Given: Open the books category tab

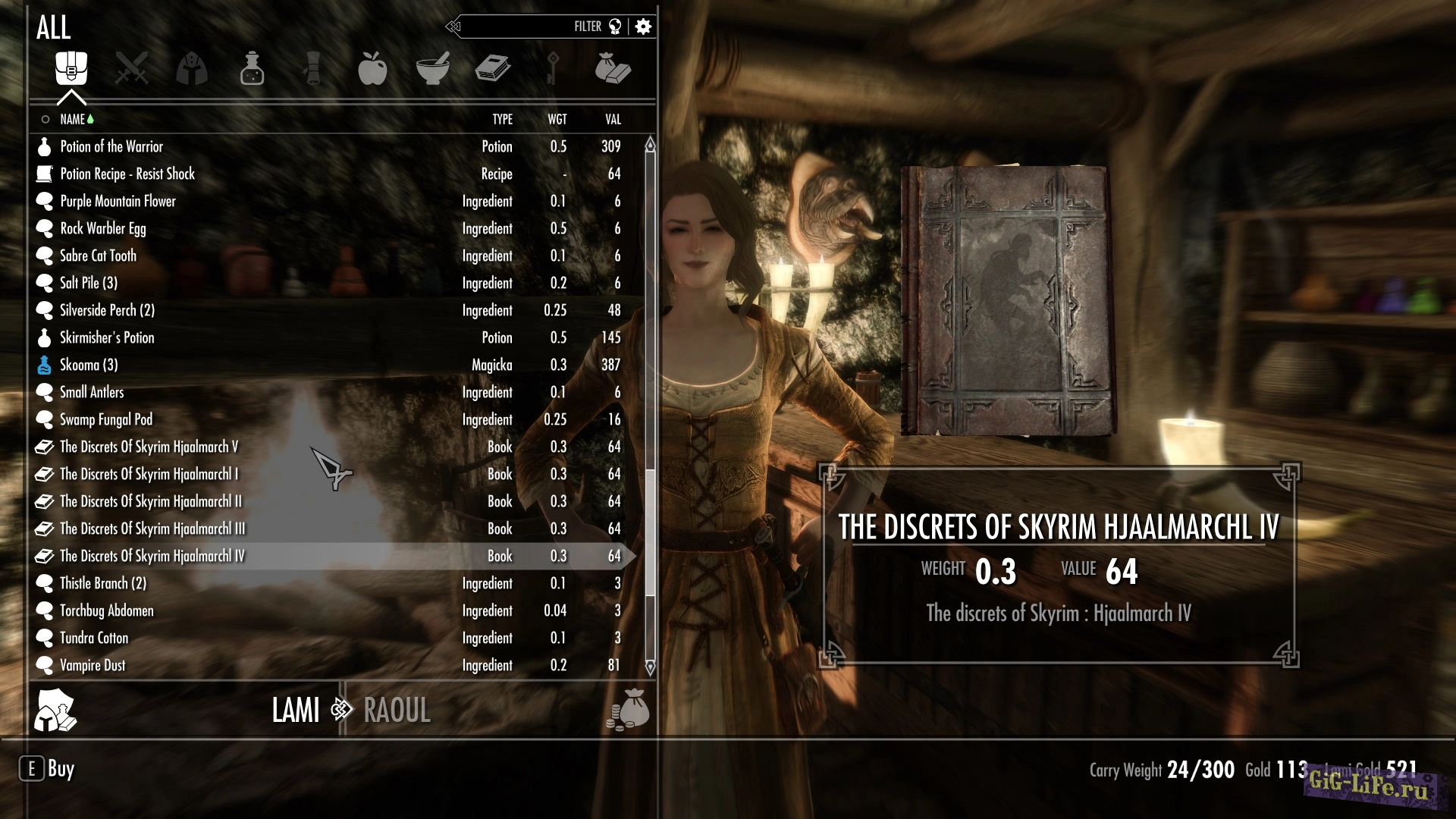Looking at the screenshot, I should (x=493, y=69).
